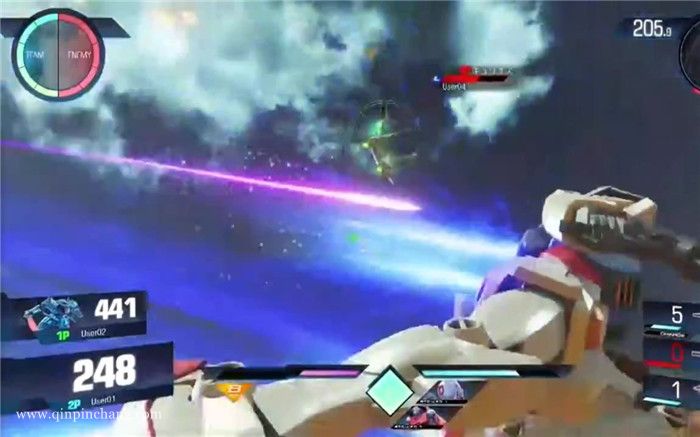Choose the upper grey-helmet striker portrait

coord(446,391)
